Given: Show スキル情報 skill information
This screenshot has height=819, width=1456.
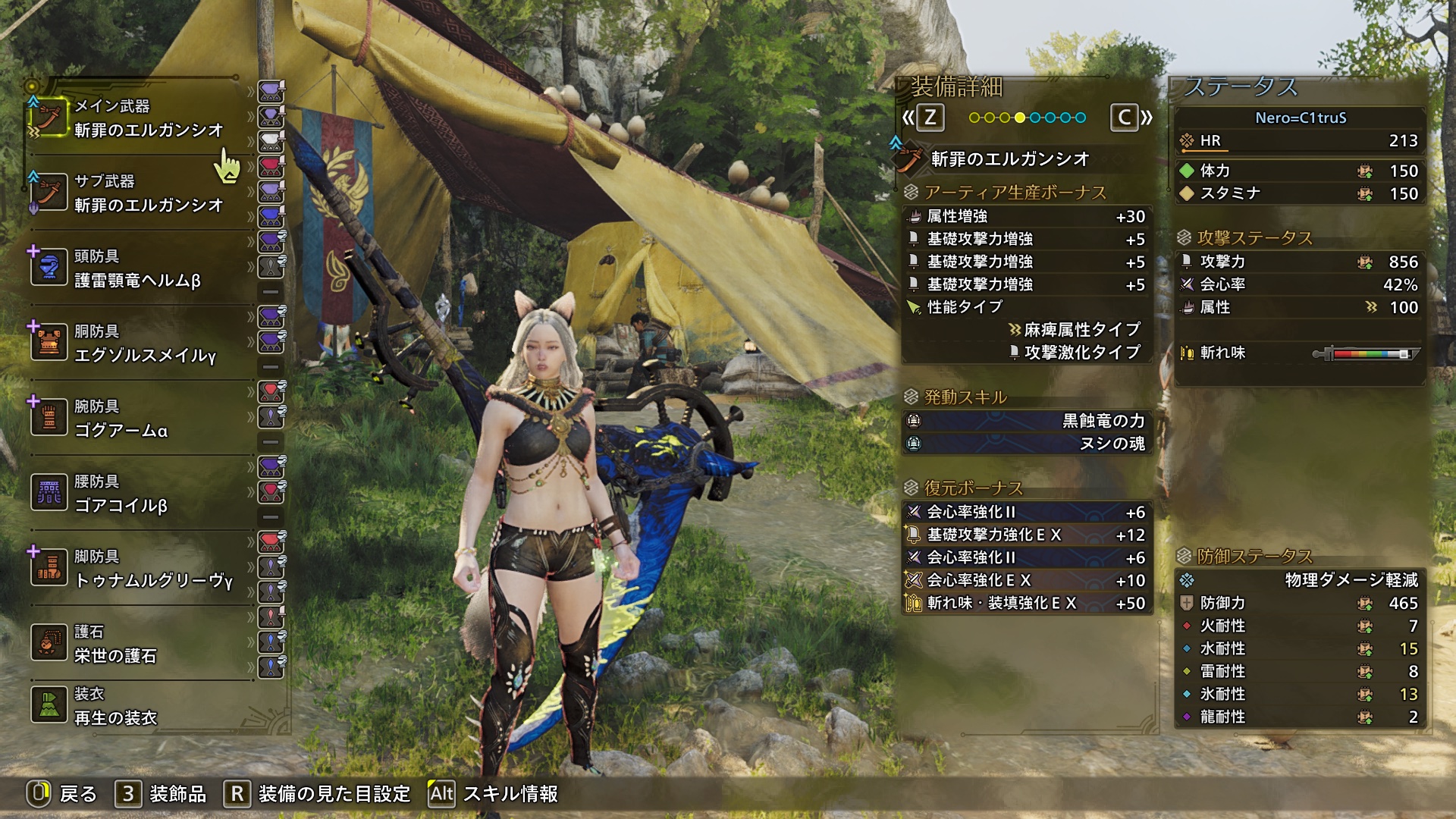Looking at the screenshot, I should (493, 794).
